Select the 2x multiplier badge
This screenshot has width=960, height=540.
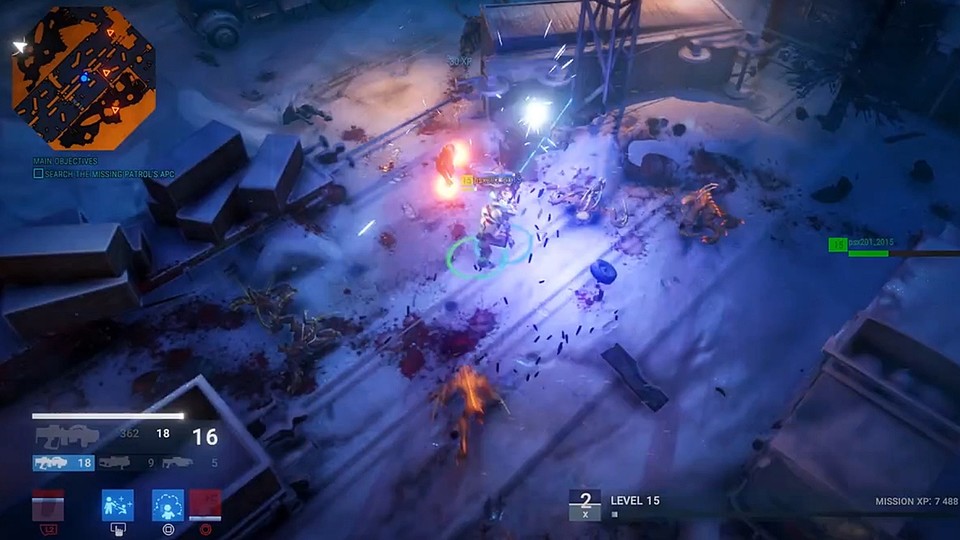pyautogui.click(x=585, y=504)
